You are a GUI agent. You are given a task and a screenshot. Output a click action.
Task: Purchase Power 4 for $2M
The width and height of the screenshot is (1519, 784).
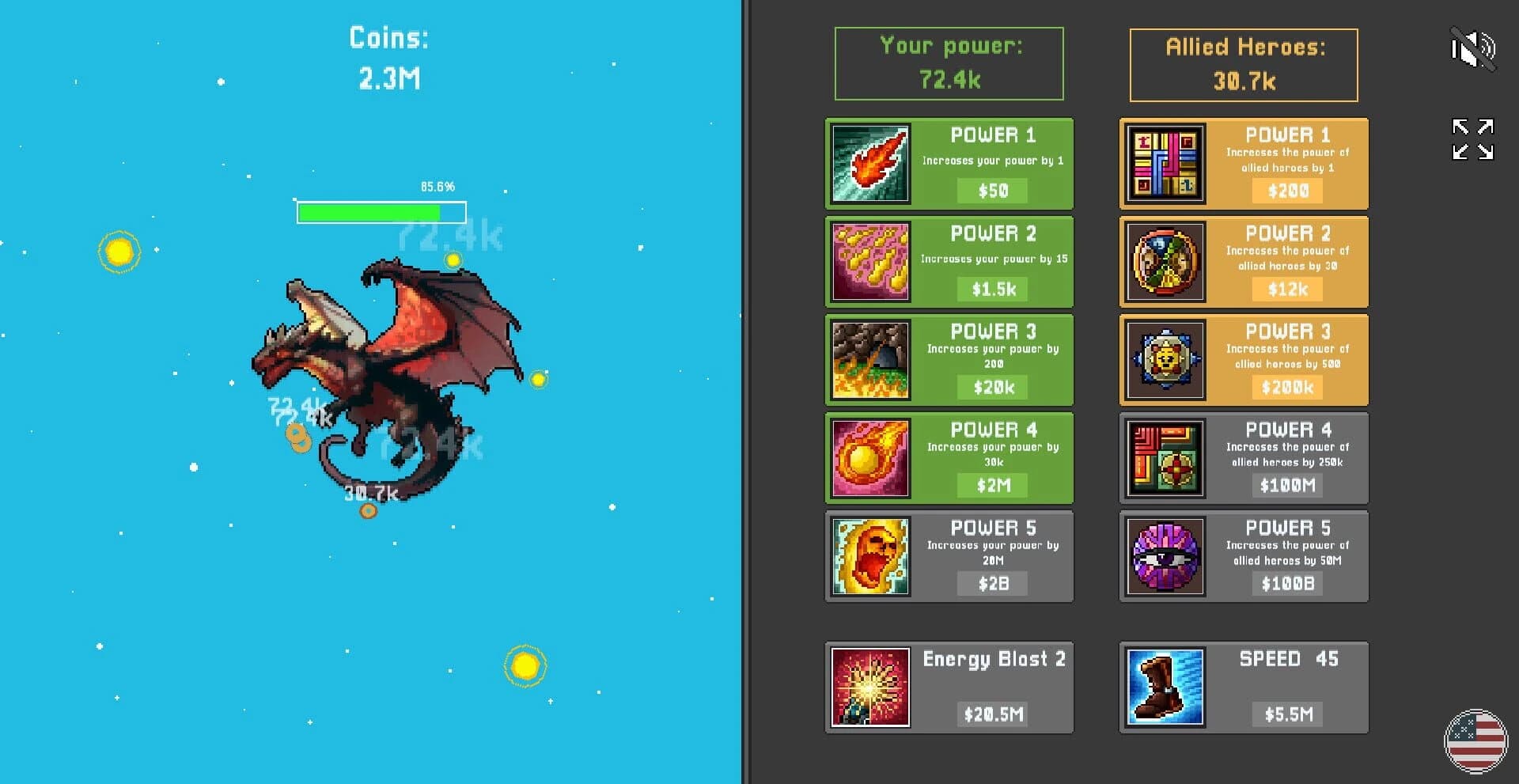pyautogui.click(x=991, y=486)
